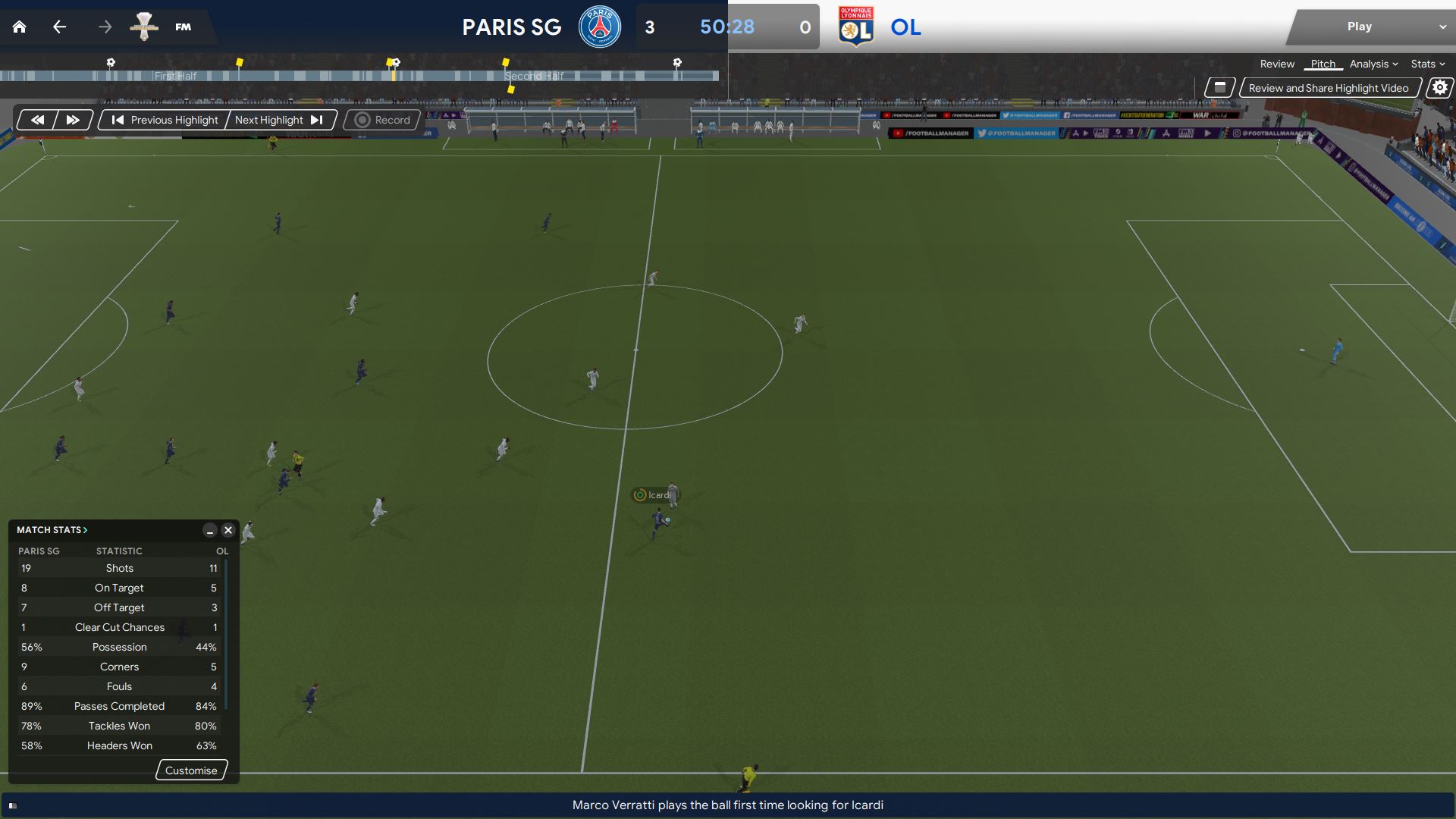Switch to the Review tab
Viewport: 1456px width, 819px height.
[1277, 64]
